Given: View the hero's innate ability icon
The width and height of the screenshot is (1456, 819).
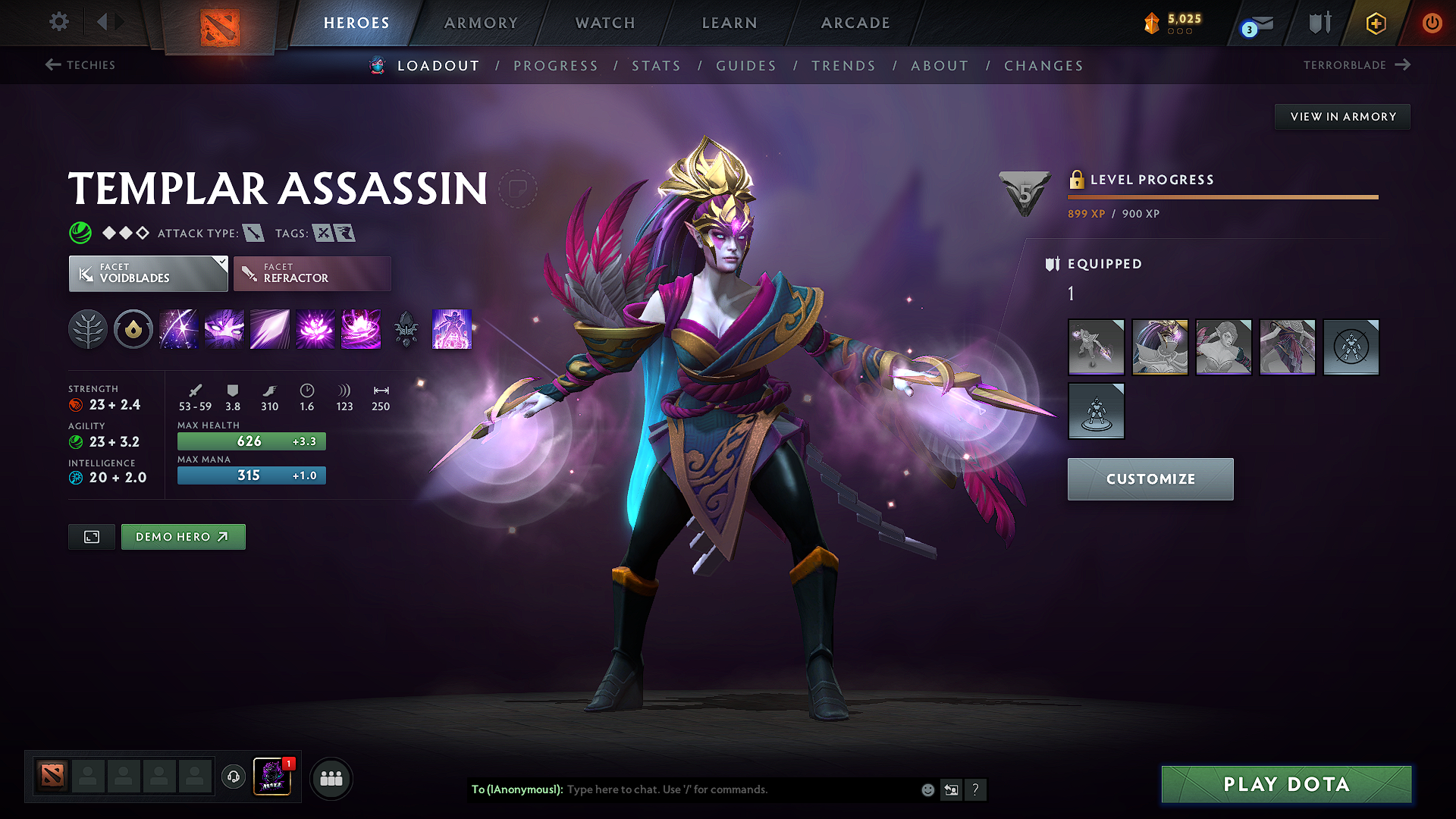Looking at the screenshot, I should pyautogui.click(x=133, y=329).
